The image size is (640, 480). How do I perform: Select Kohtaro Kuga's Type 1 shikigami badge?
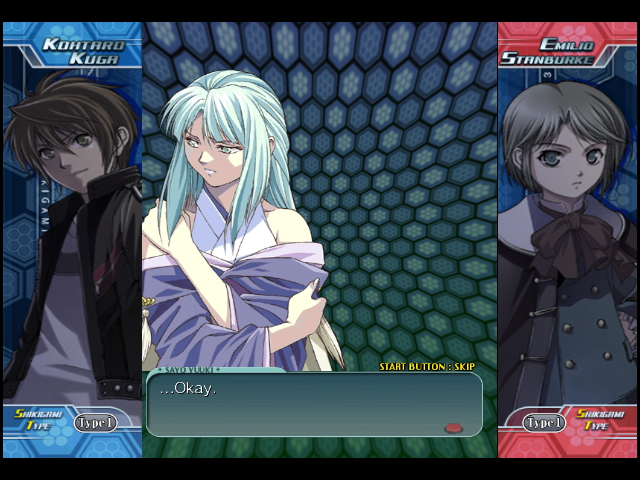click(95, 422)
